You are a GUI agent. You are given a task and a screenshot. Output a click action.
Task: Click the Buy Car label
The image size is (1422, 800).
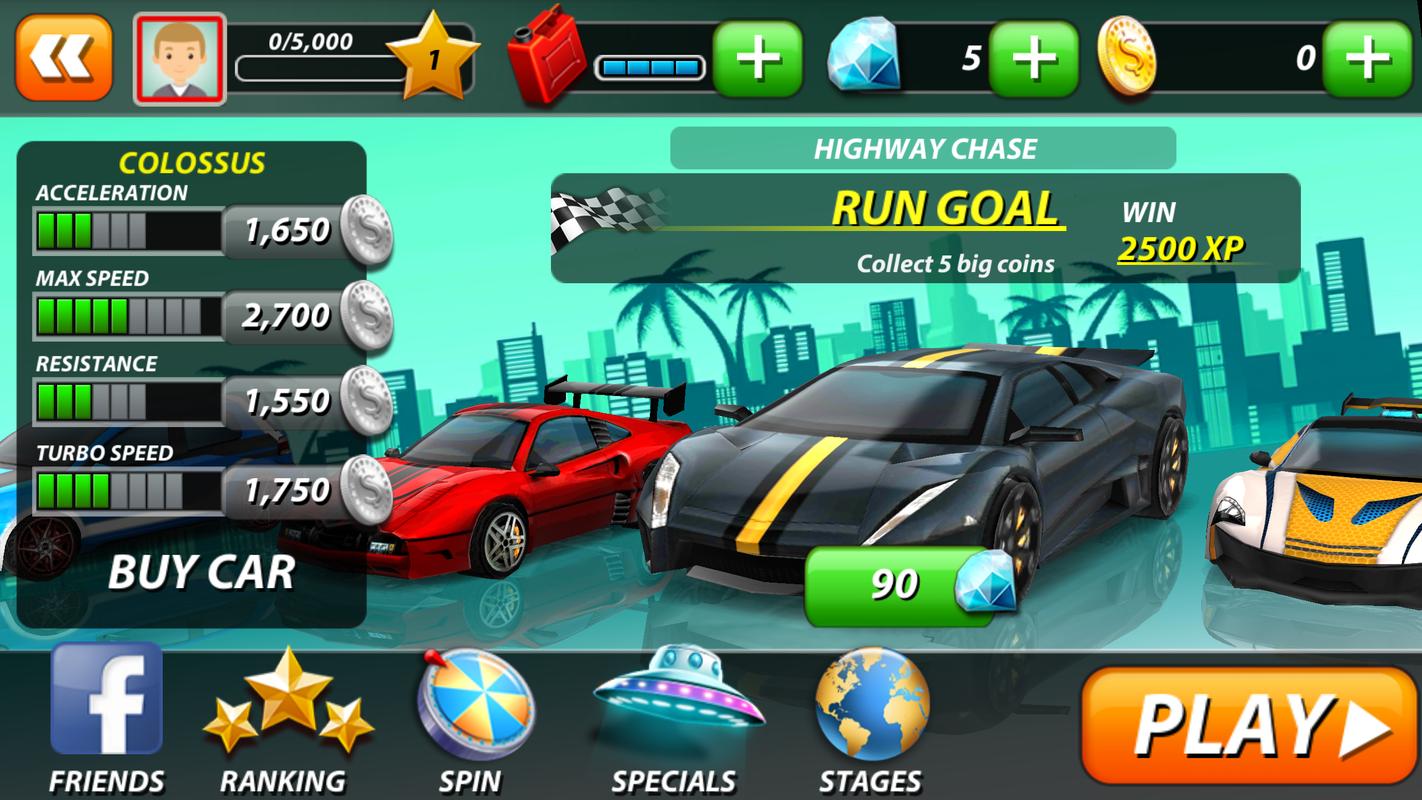[201, 572]
